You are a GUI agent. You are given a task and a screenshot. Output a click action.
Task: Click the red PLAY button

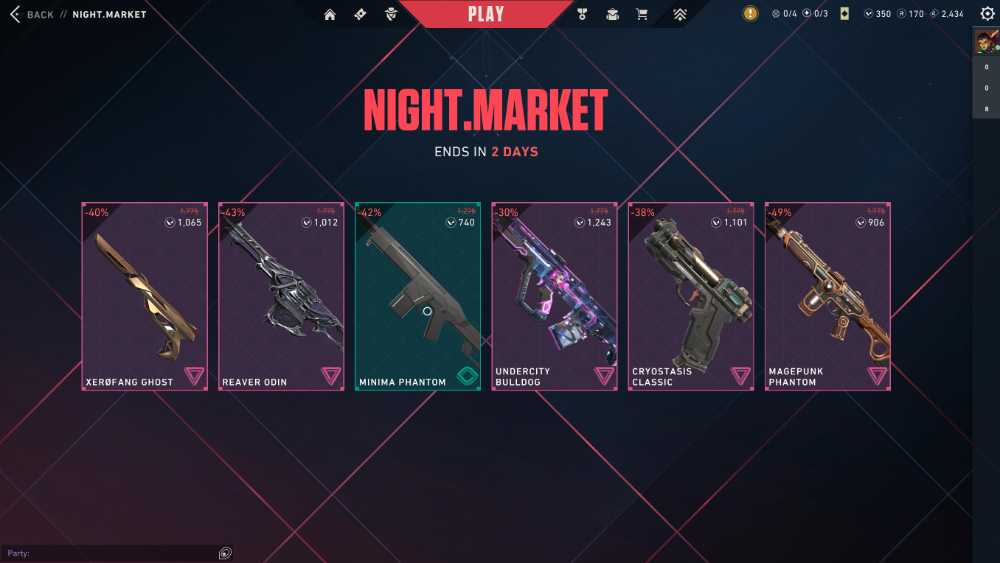click(486, 14)
